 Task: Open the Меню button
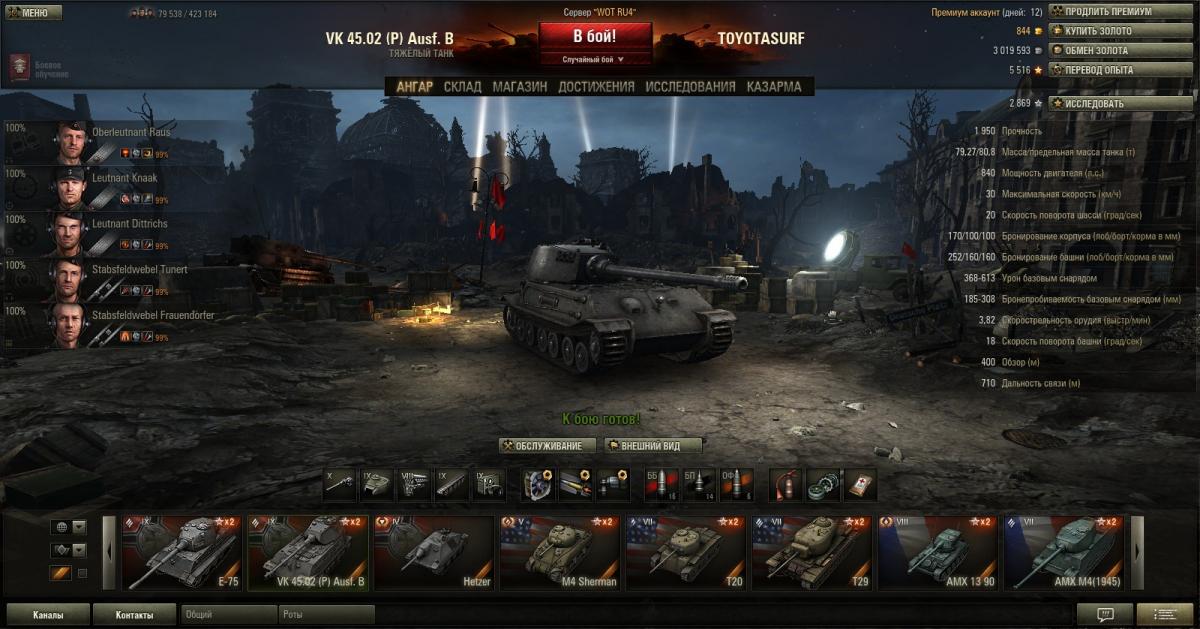point(33,13)
